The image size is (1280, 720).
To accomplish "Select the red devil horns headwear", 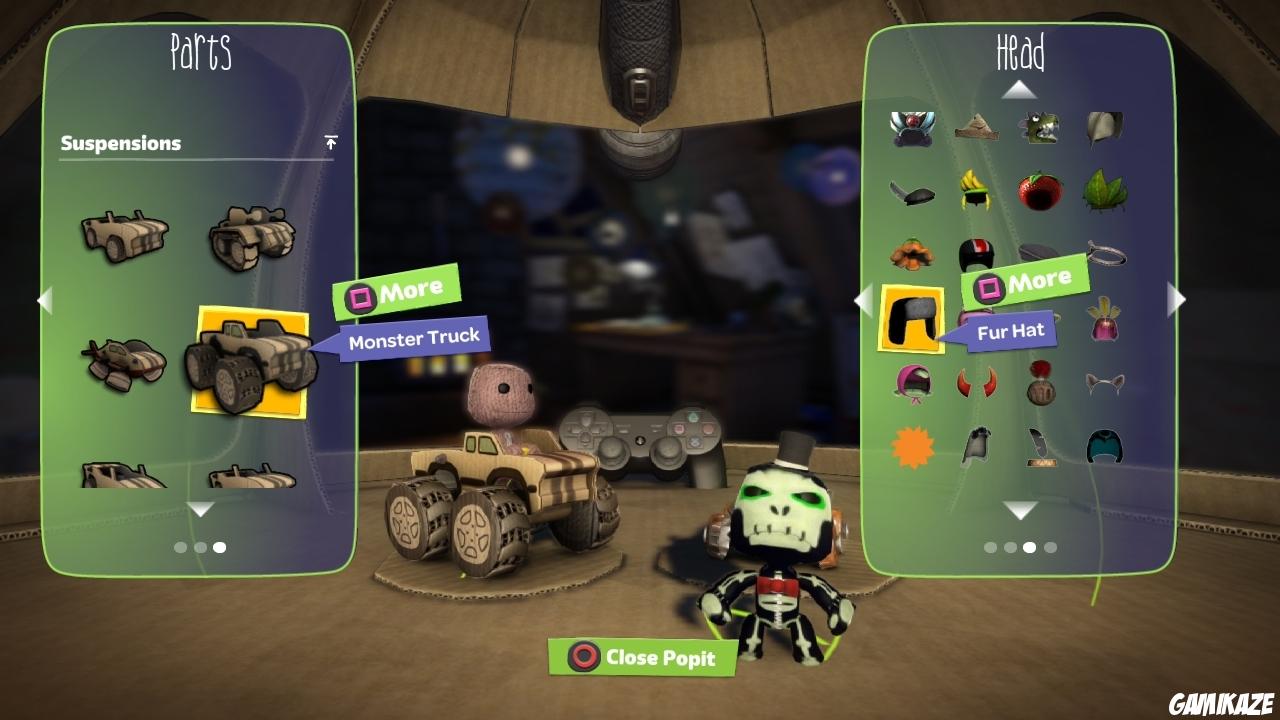I will click(x=978, y=380).
